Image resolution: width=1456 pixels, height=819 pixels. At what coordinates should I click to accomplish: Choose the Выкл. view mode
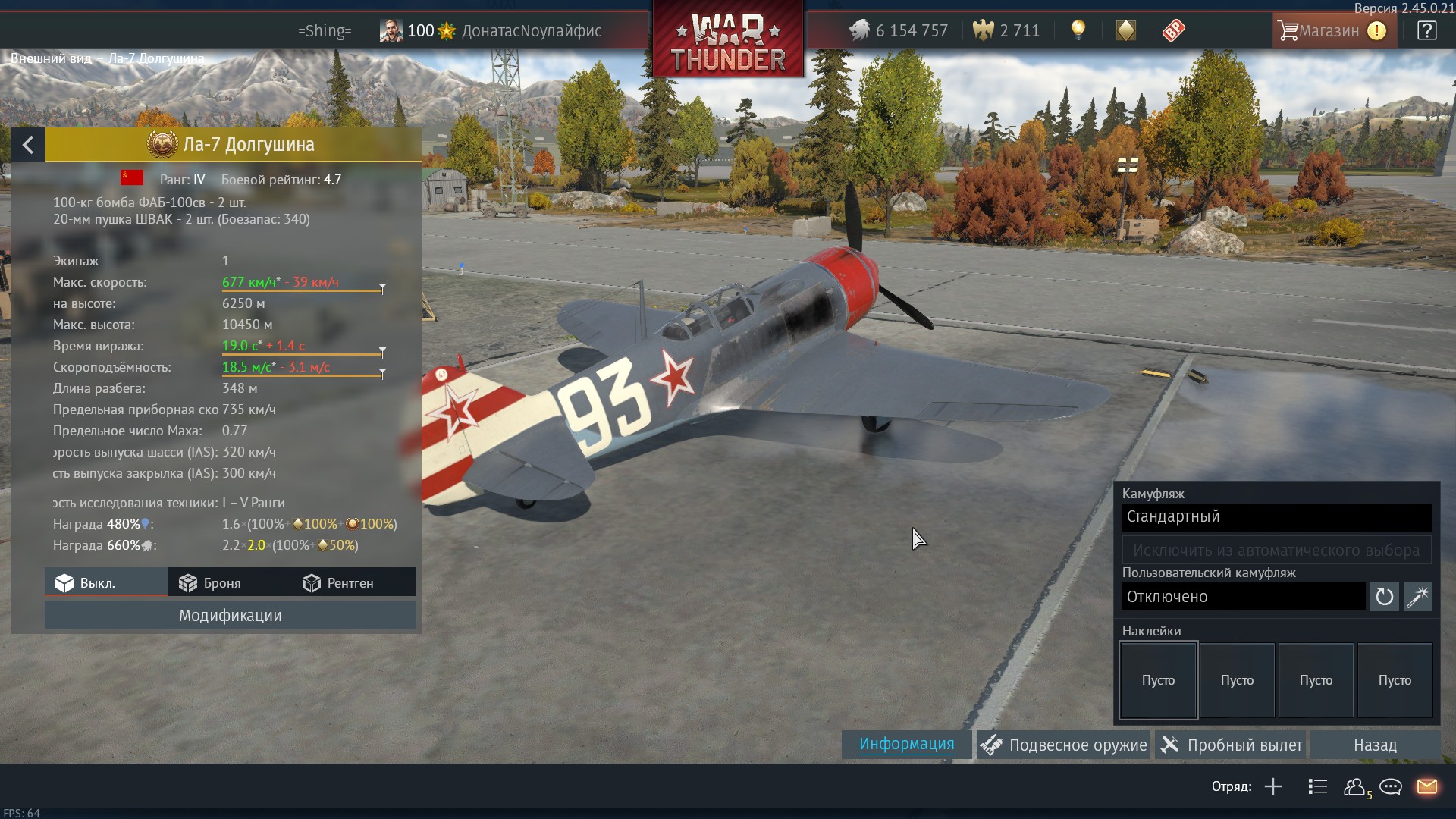(86, 583)
